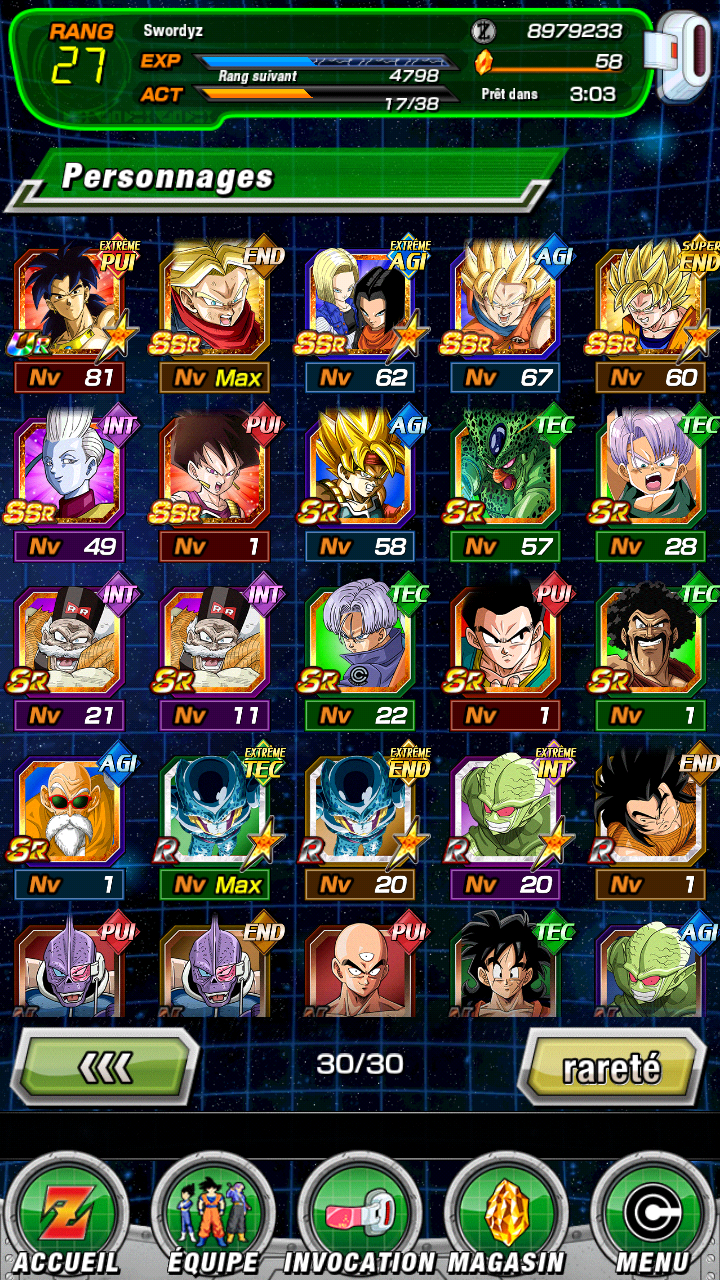Select the Tien PUI card

pos(362,965)
